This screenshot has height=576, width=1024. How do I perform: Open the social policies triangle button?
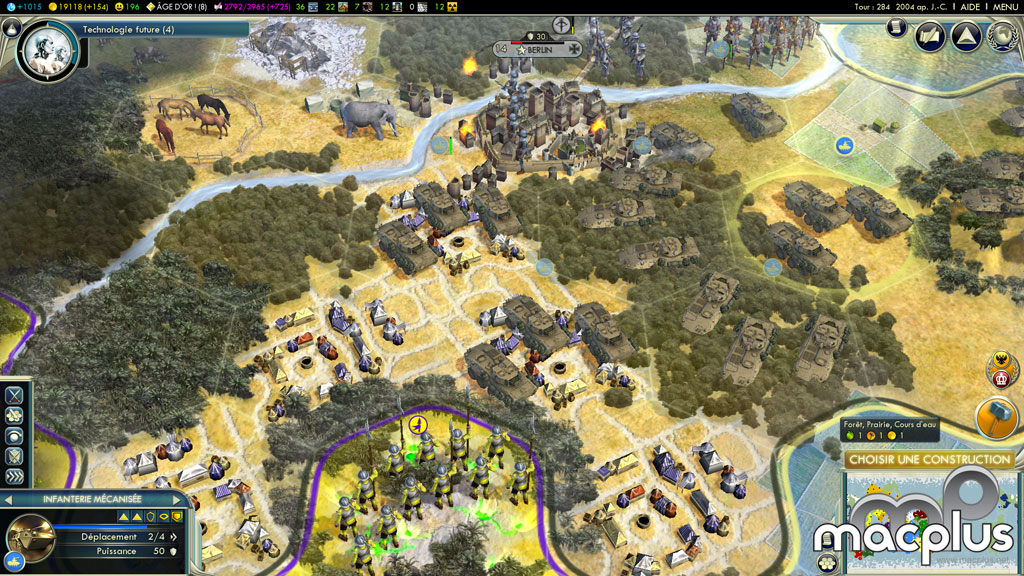point(965,38)
